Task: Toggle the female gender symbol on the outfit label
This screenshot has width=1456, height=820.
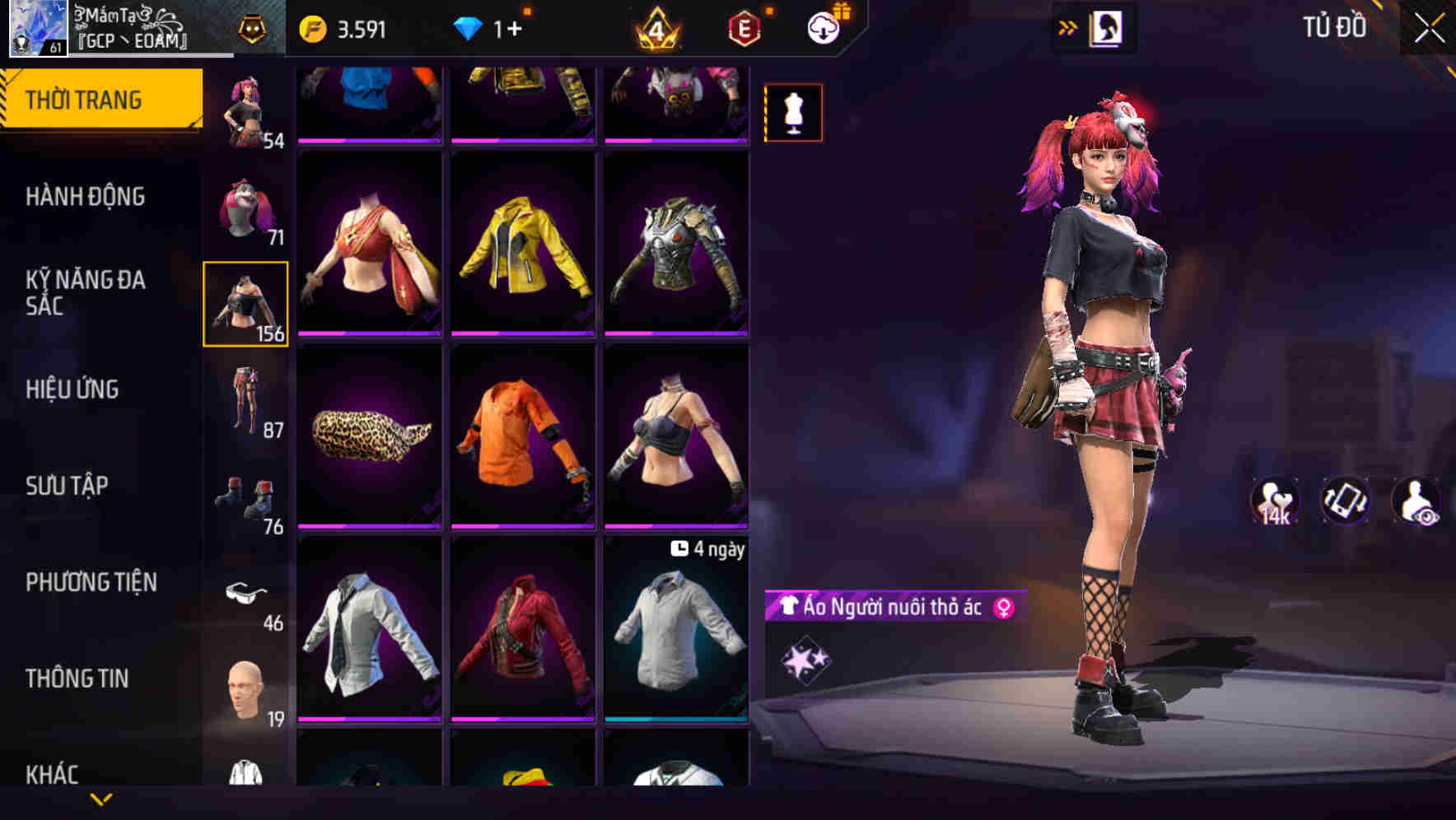Action: coord(1003,606)
